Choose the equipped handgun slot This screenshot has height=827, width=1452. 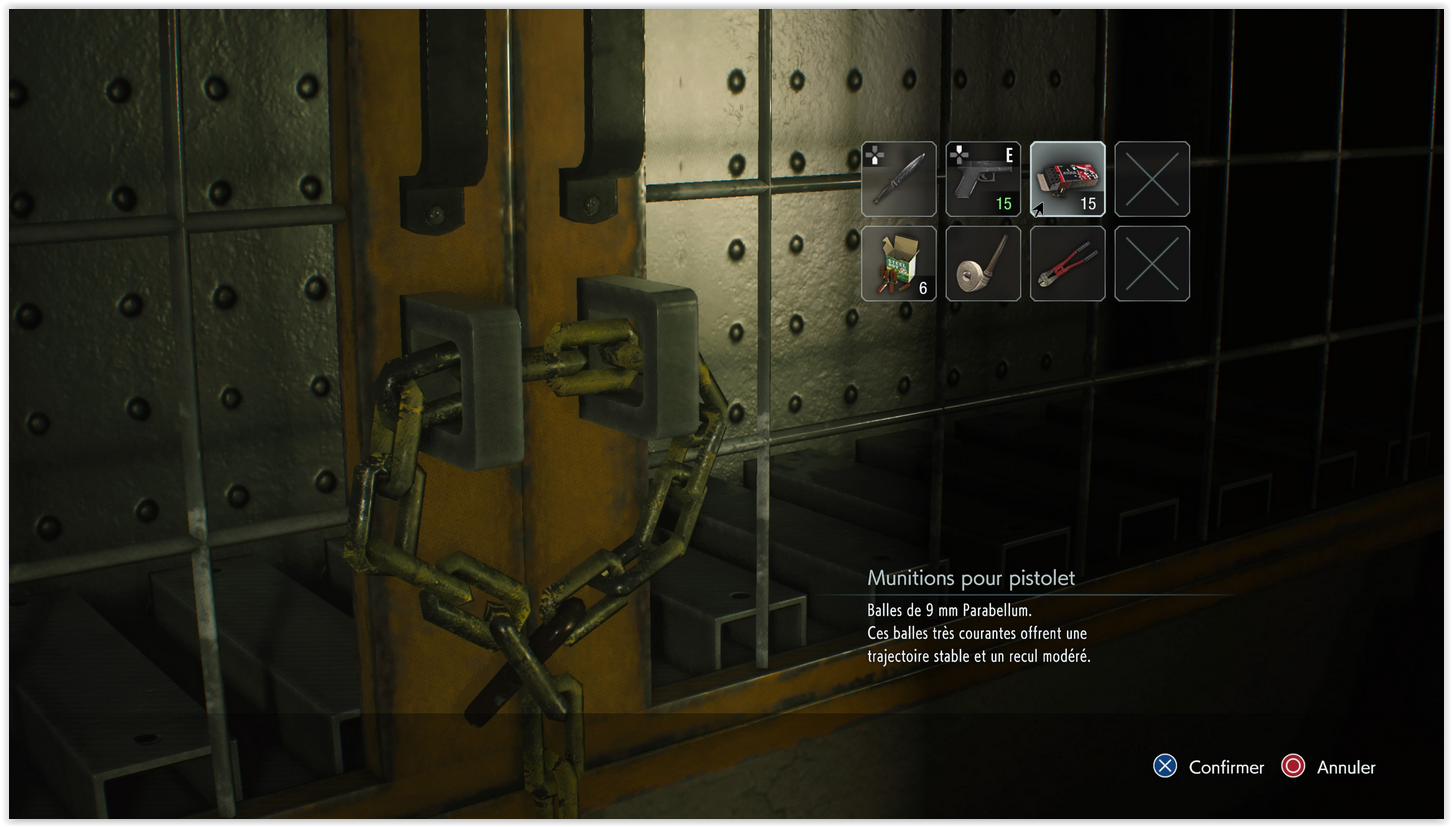[x=983, y=179]
